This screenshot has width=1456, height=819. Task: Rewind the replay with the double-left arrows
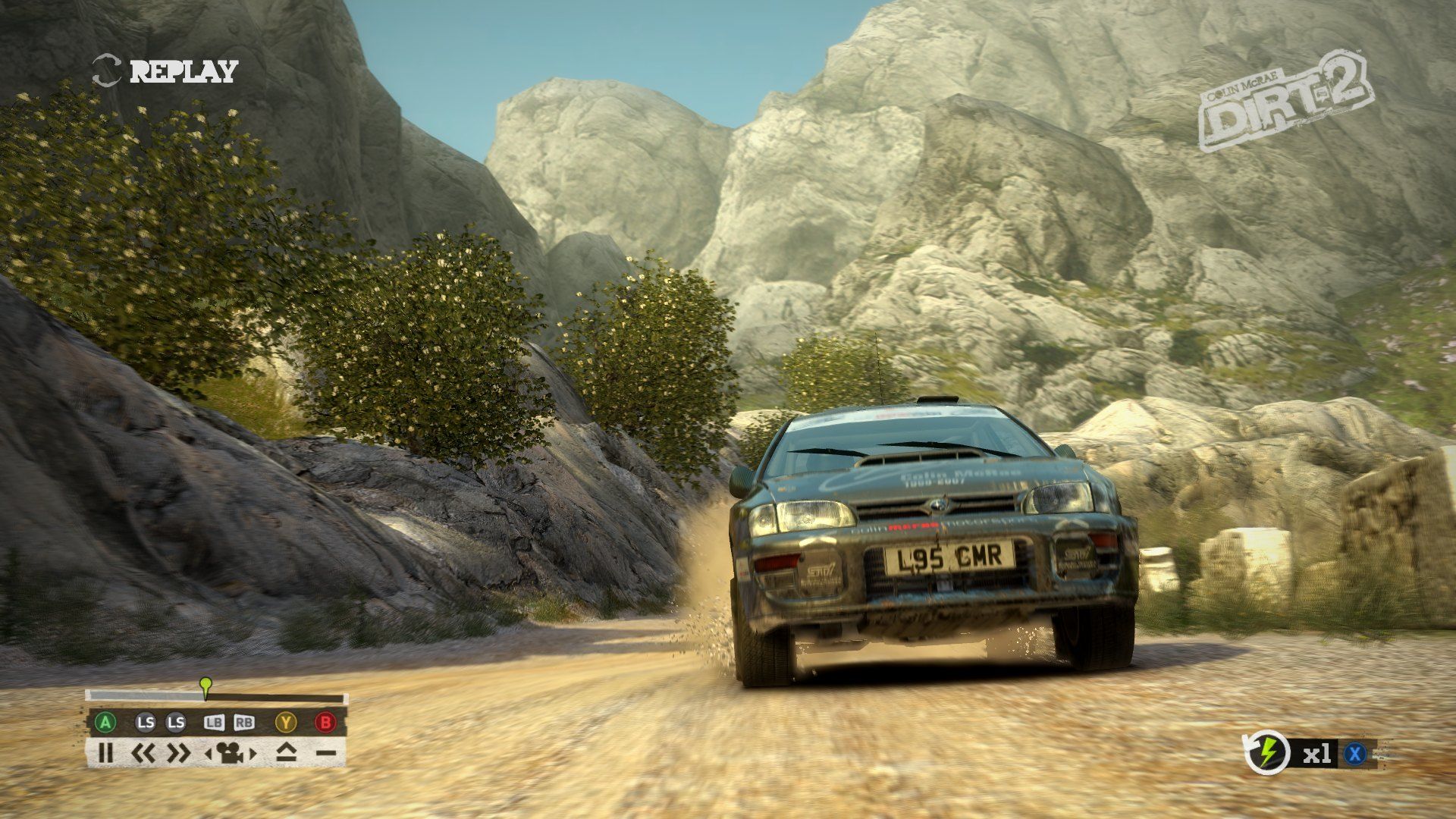pos(143,753)
